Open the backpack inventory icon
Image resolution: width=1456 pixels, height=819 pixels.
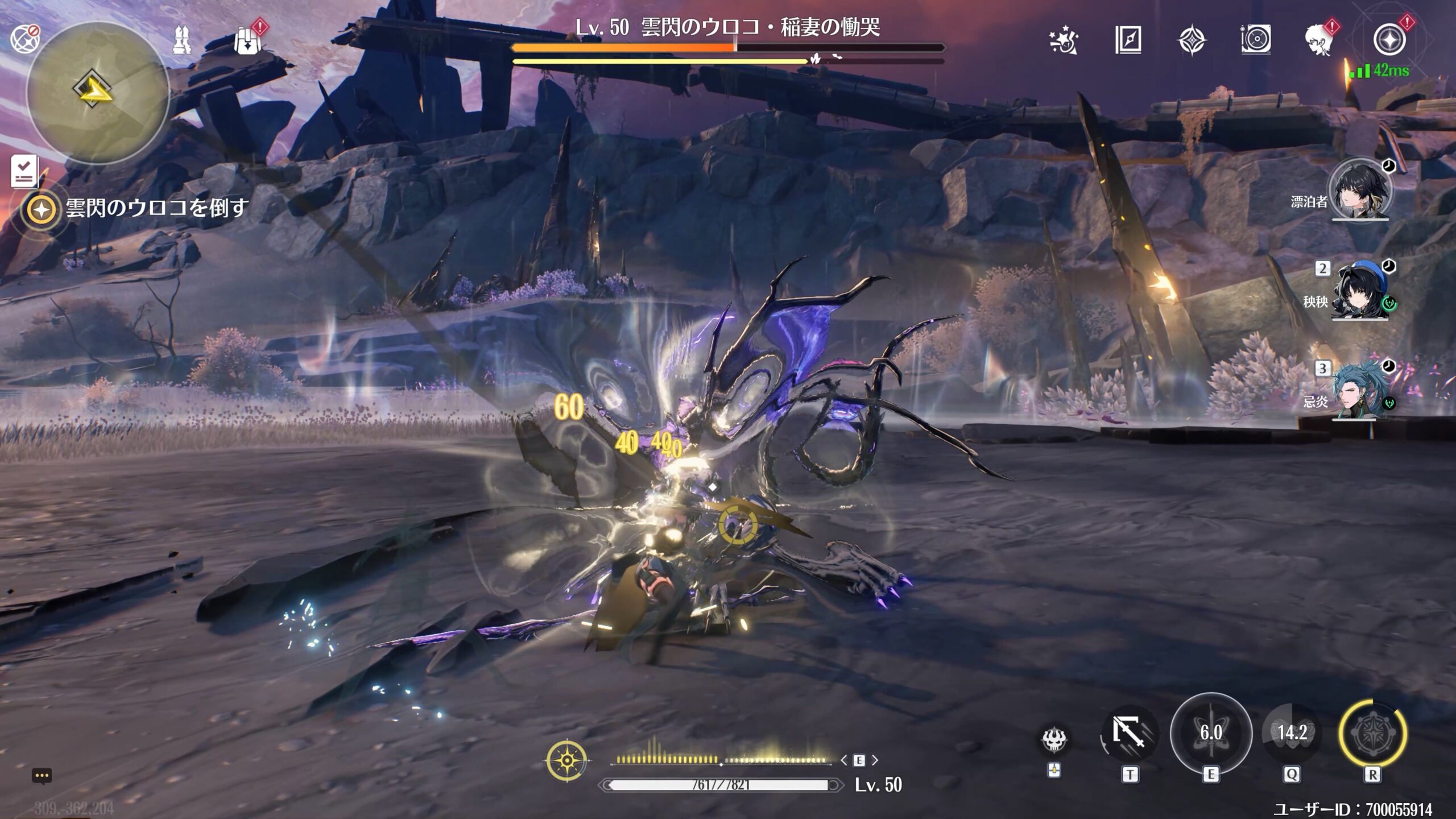(247, 41)
